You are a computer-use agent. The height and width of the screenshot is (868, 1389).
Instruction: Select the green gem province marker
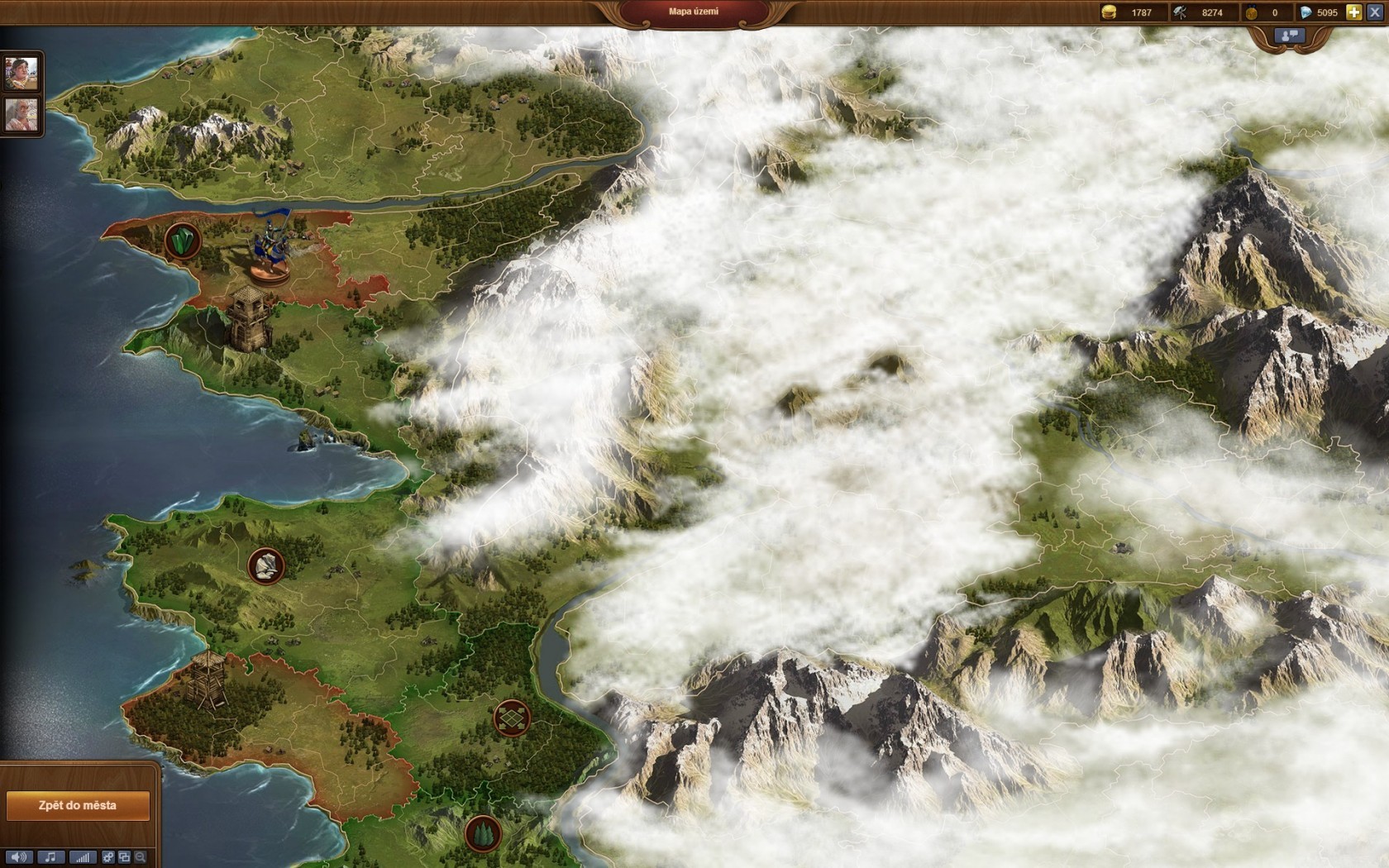coord(182,241)
